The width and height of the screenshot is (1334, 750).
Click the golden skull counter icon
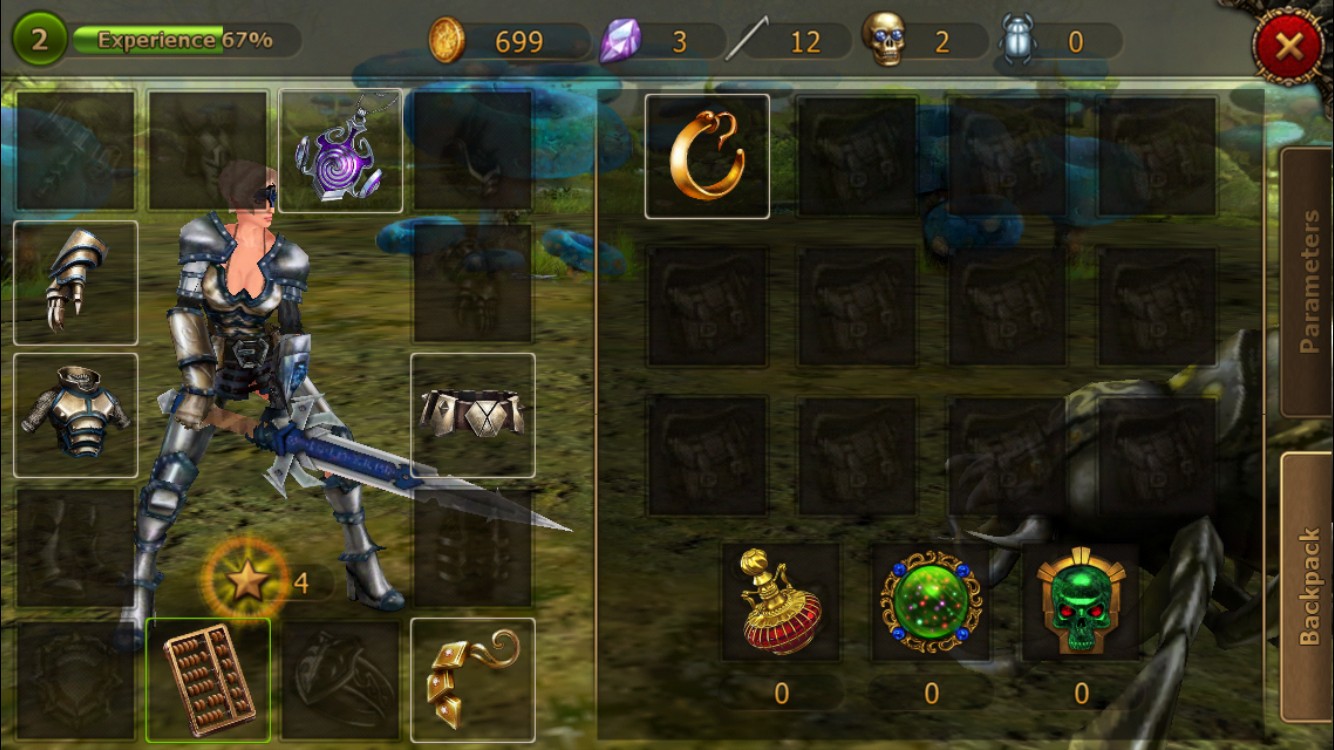tap(884, 41)
